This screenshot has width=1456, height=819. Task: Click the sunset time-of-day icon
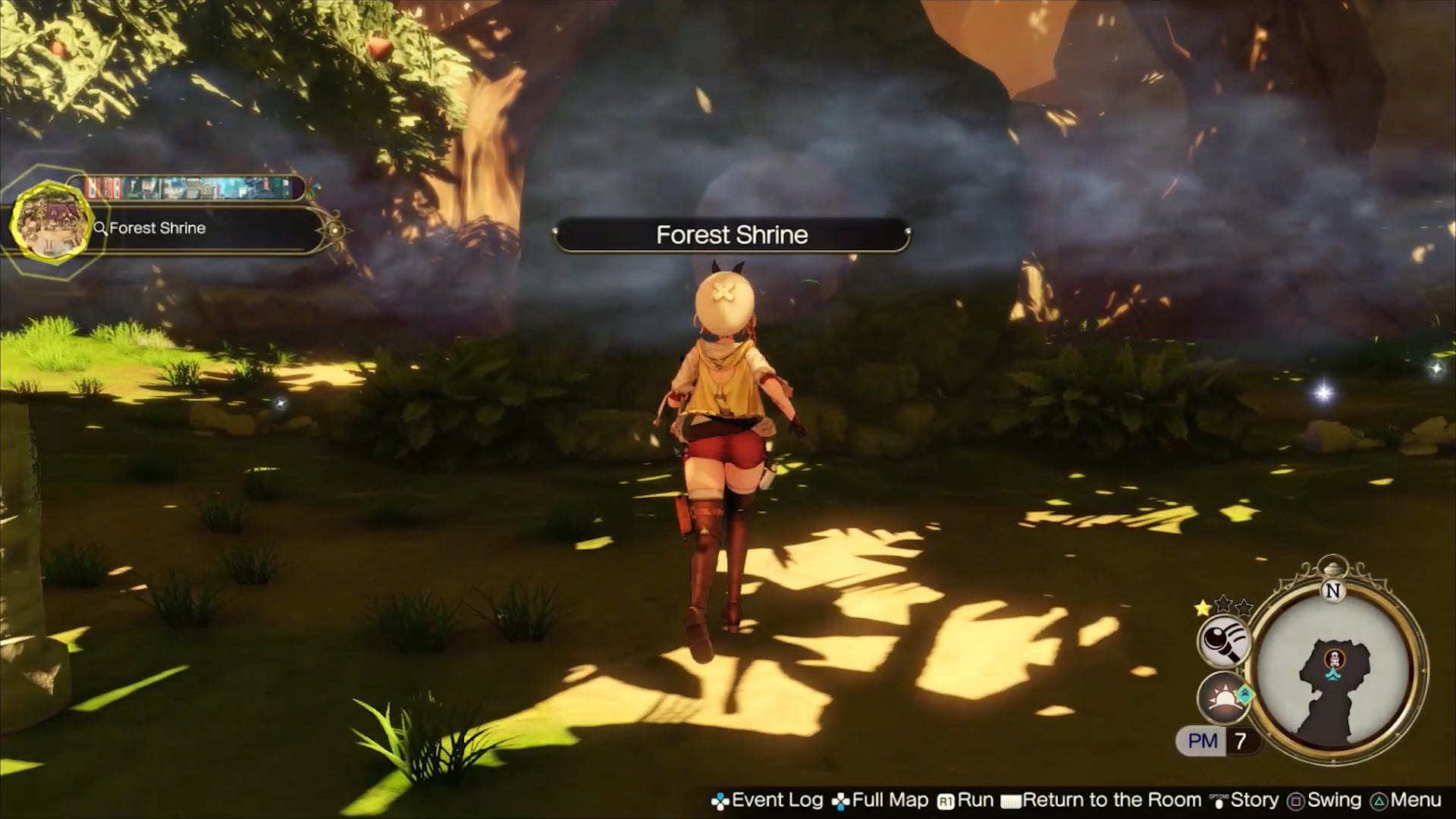tap(1222, 696)
